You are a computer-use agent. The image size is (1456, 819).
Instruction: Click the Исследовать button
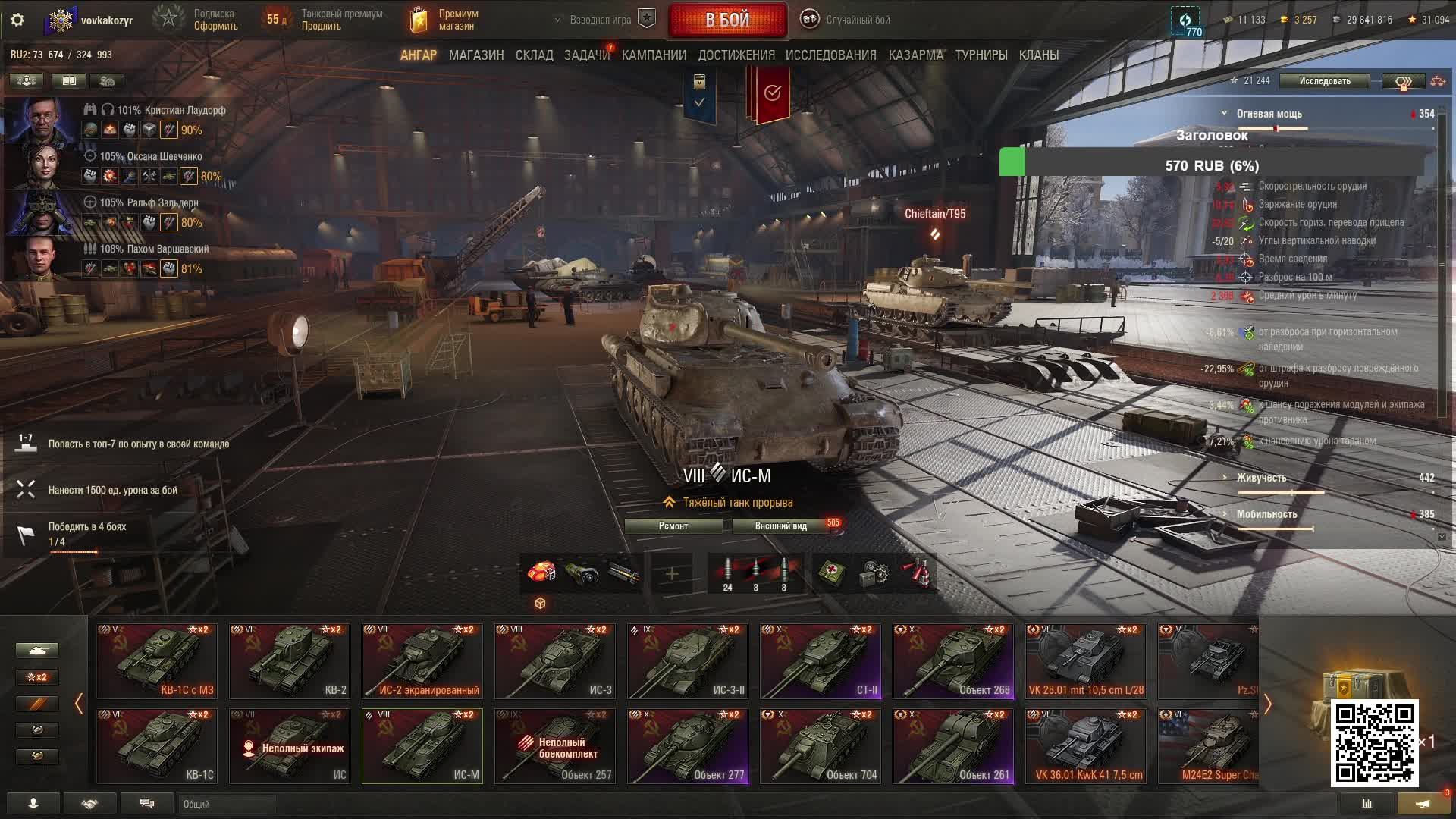(1324, 81)
